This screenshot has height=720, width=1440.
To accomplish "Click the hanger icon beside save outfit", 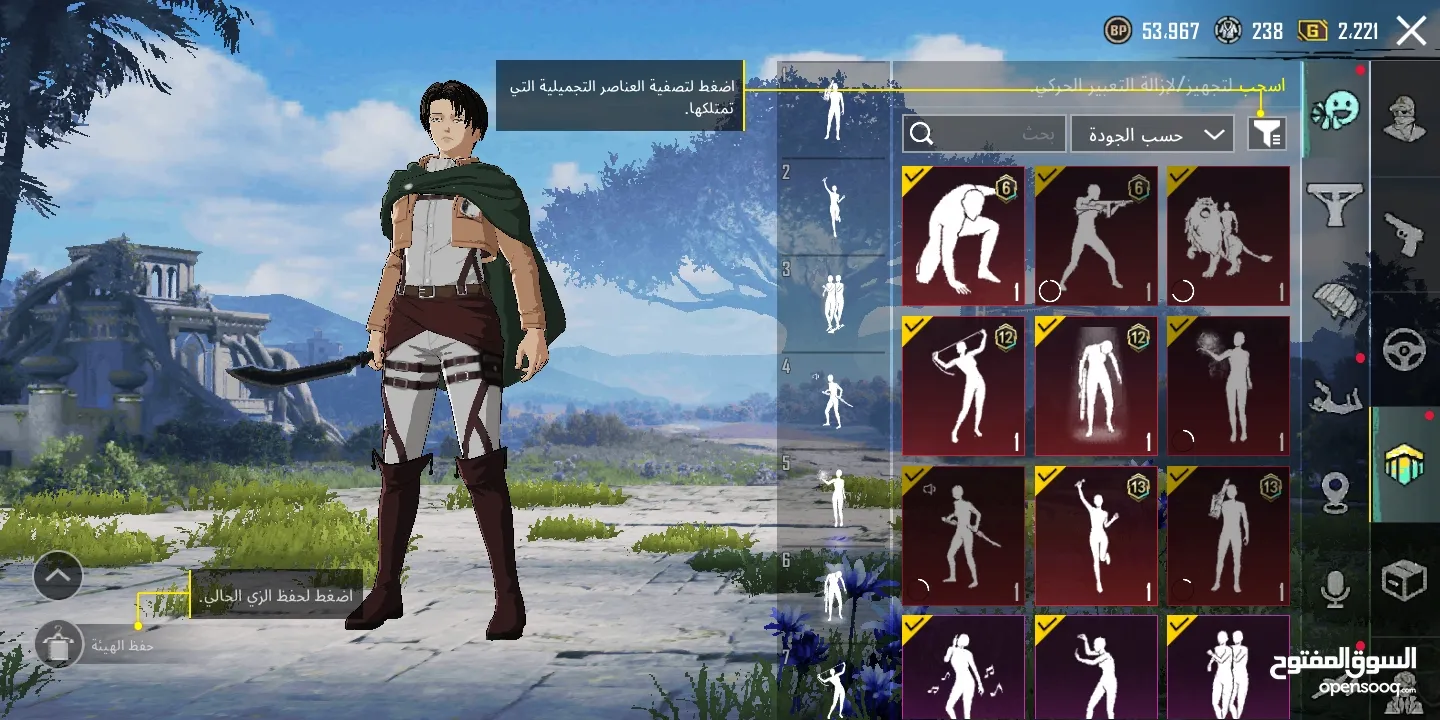I will pyautogui.click(x=57, y=645).
